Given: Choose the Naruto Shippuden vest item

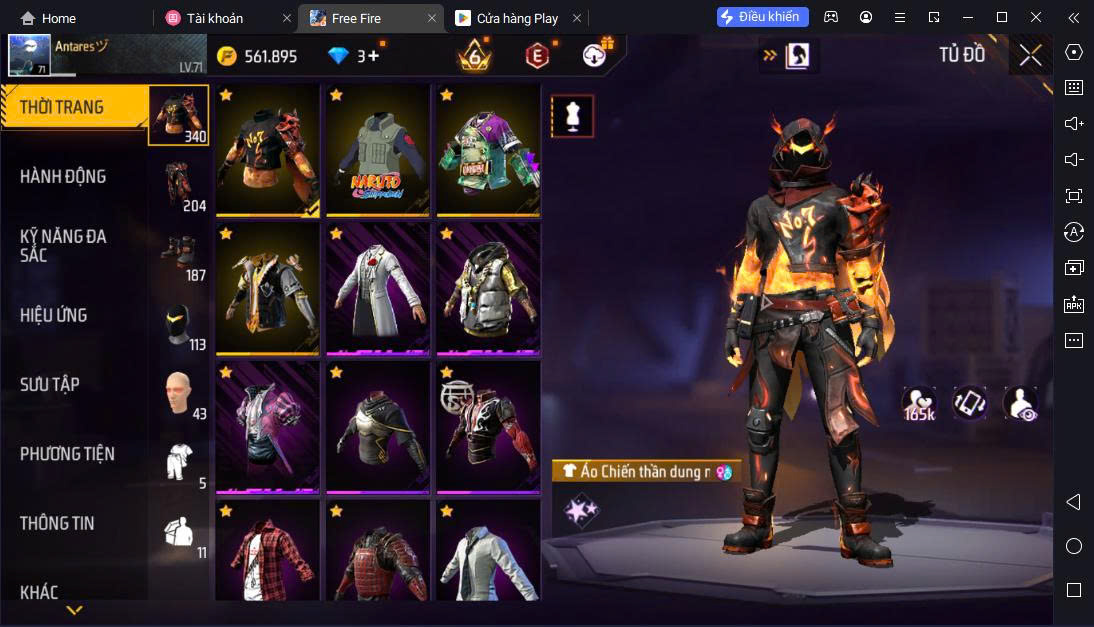Looking at the screenshot, I should pos(377,150).
